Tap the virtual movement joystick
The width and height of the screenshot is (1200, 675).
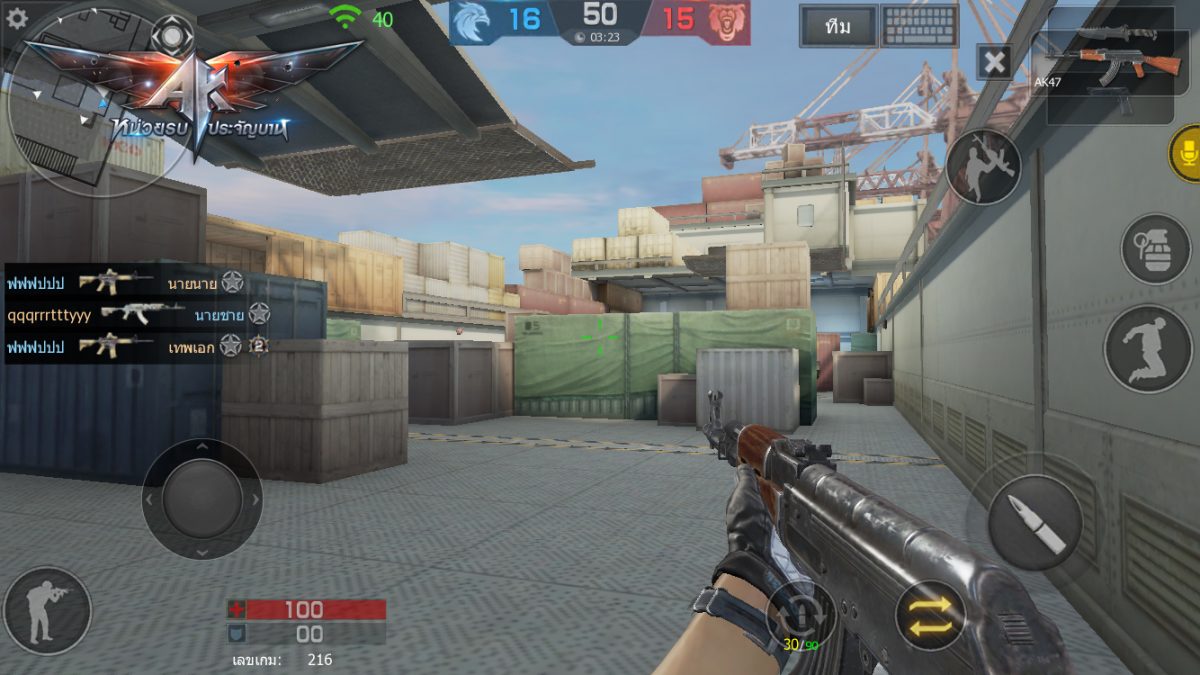202,499
